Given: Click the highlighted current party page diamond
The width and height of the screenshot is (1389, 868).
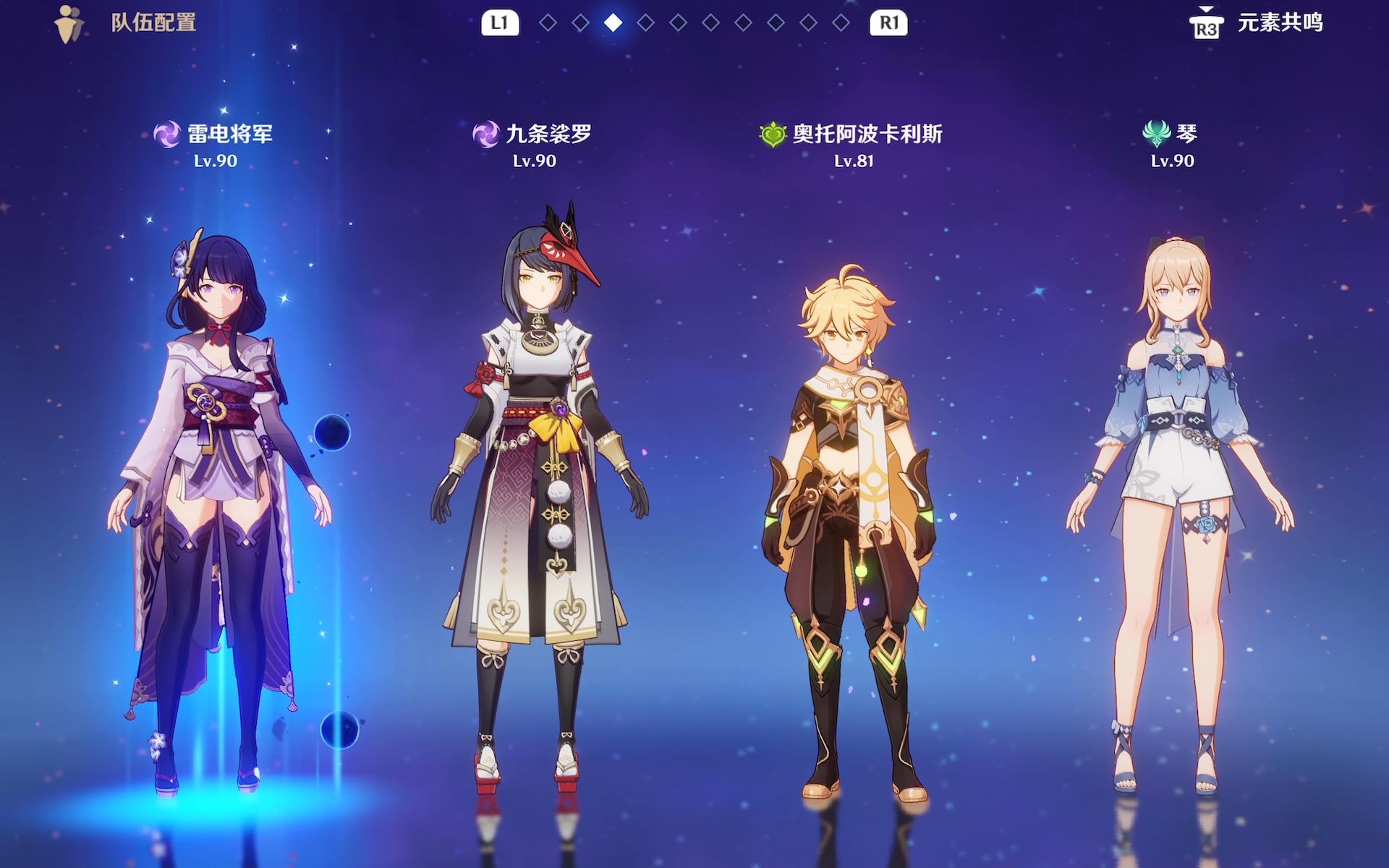Looking at the screenshot, I should [x=613, y=23].
